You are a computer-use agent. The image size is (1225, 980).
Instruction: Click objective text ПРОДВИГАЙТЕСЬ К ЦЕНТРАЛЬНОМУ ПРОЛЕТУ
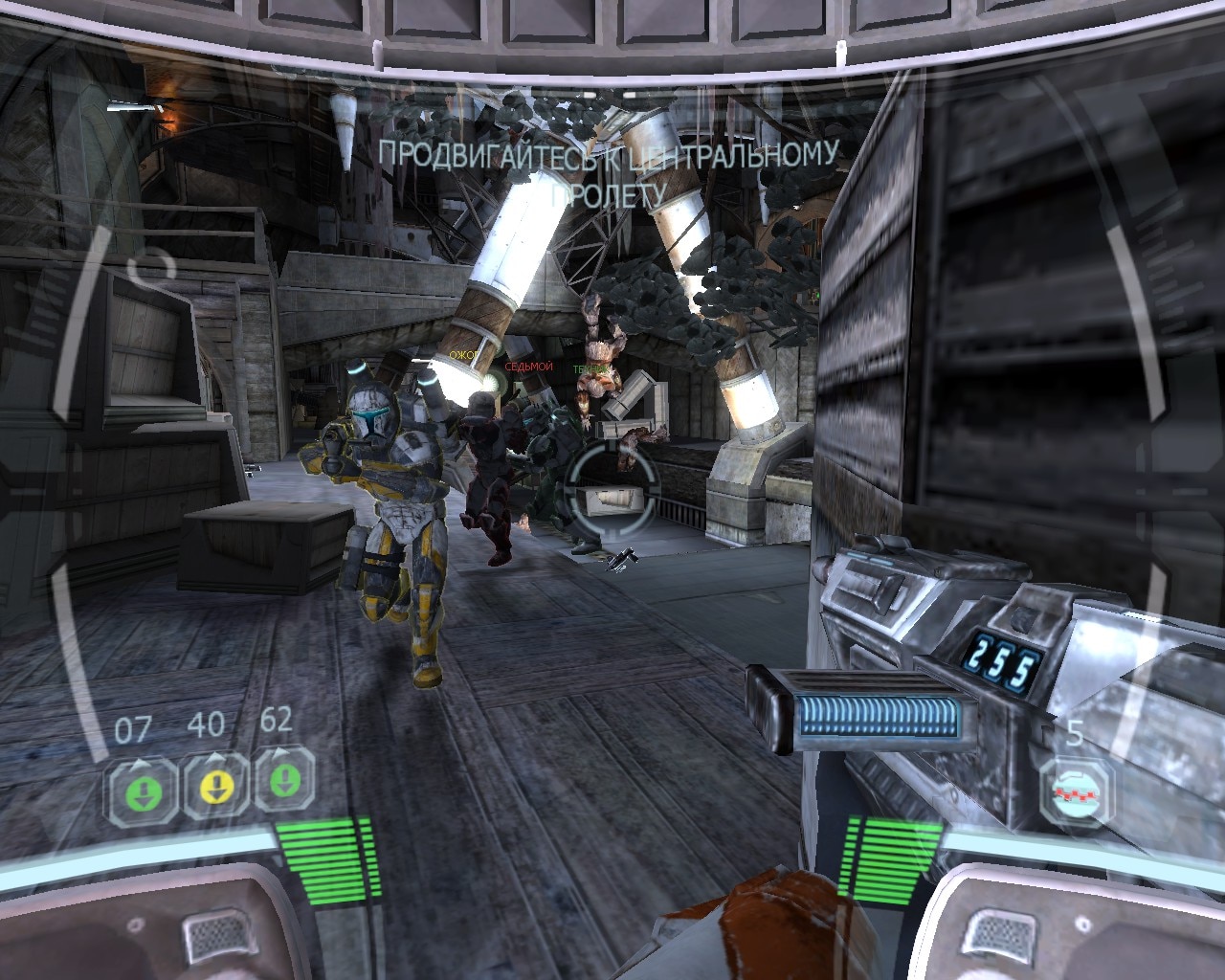pyautogui.click(x=610, y=172)
